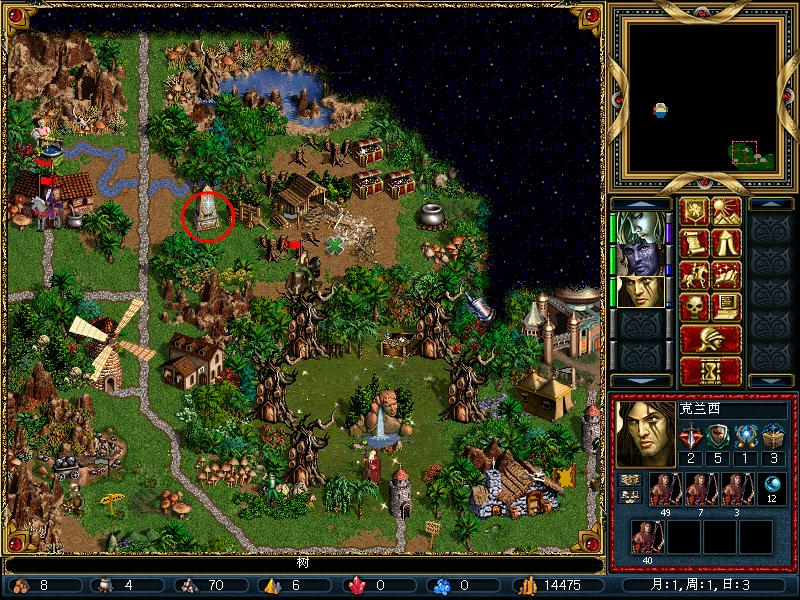
Task: Open the spellbook to cast an adventure spell
Action: click(x=726, y=275)
